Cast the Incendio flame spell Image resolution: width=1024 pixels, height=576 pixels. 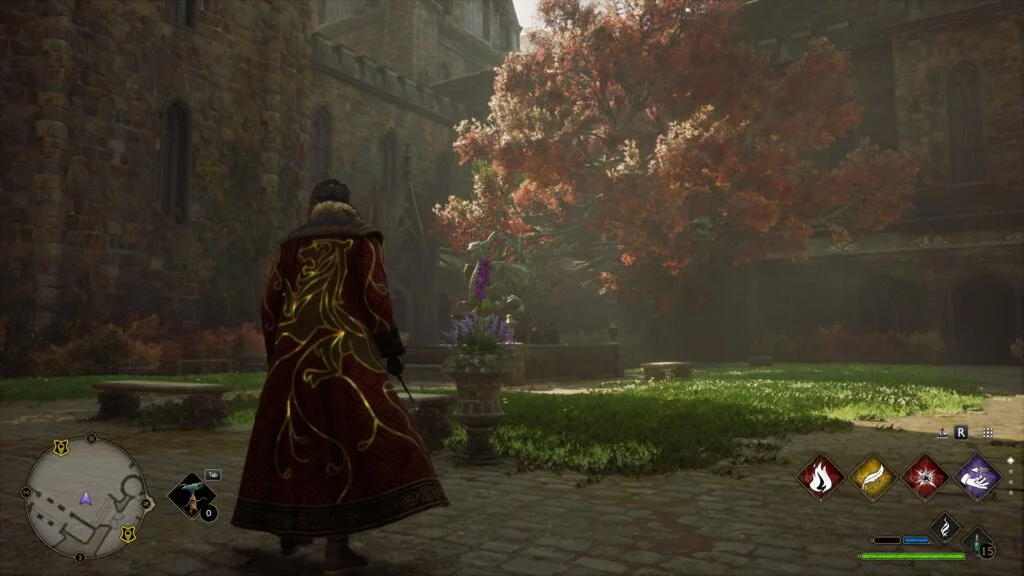pos(820,477)
